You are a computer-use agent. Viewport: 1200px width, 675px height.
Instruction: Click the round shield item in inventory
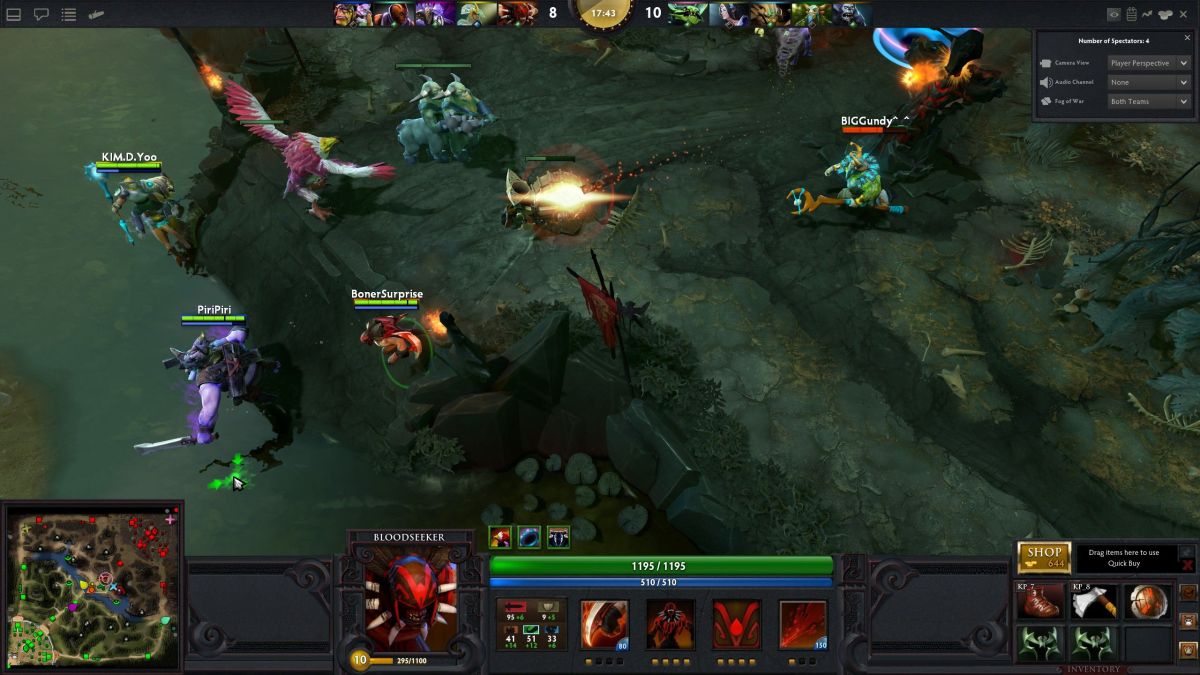coord(1147,602)
